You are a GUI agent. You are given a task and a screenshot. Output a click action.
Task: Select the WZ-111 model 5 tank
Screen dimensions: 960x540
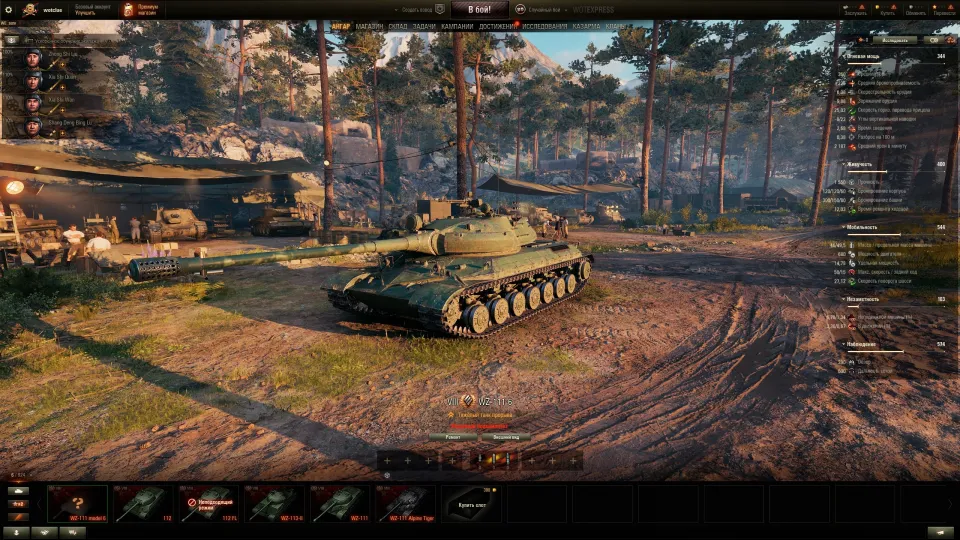77,503
